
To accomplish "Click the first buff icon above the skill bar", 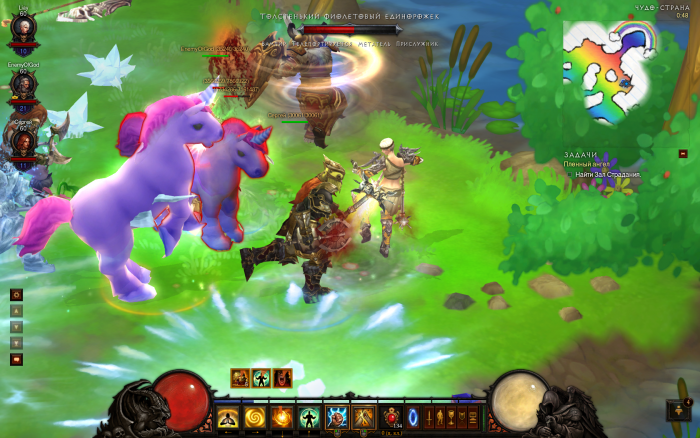I will (x=240, y=377).
